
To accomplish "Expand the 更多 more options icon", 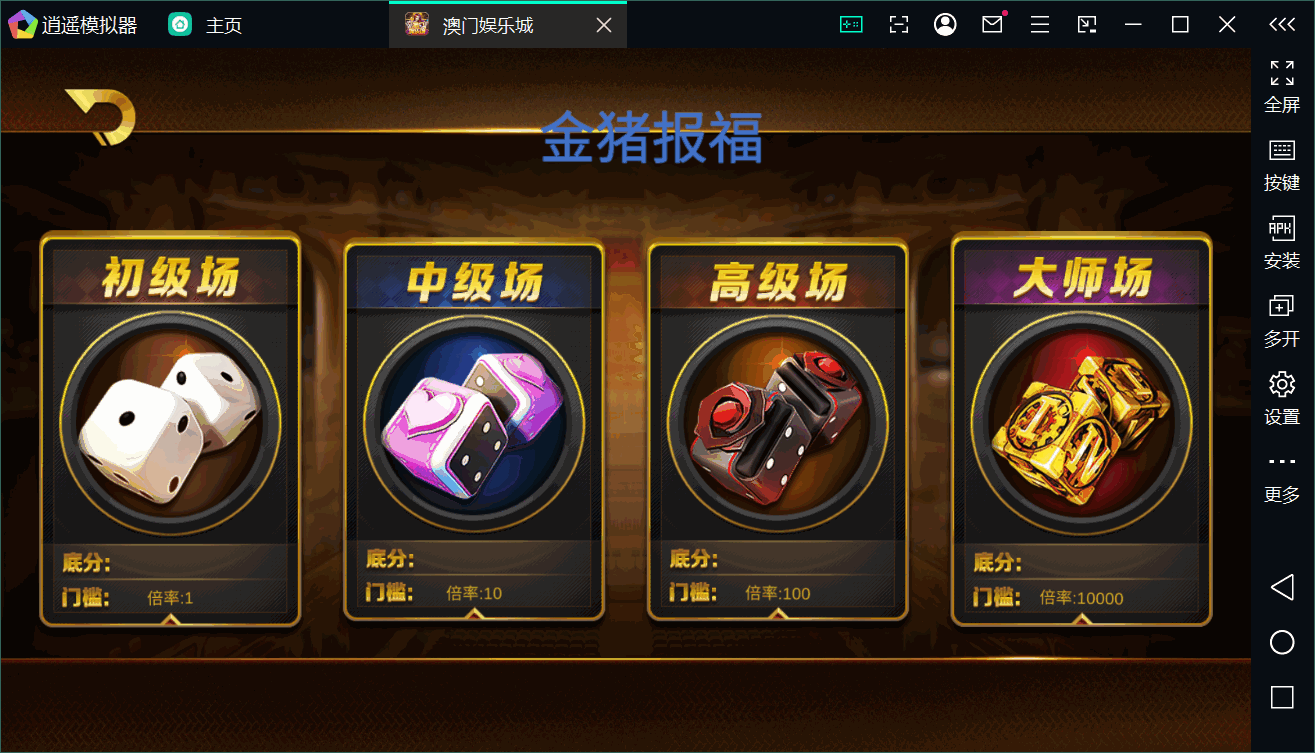I will (1281, 471).
